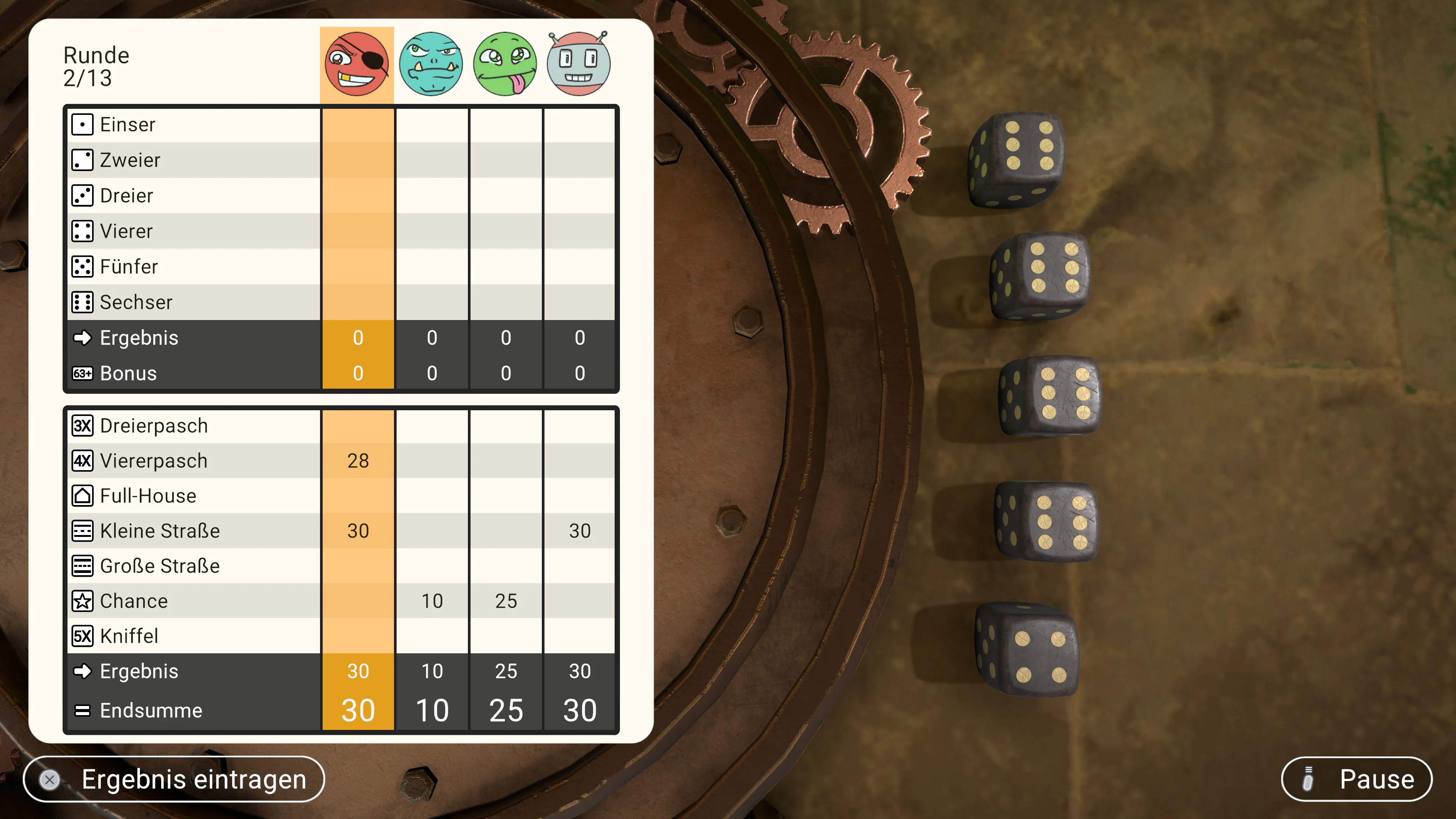Select the green-faced player avatar
The height and width of the screenshot is (819, 1456).
(x=505, y=63)
